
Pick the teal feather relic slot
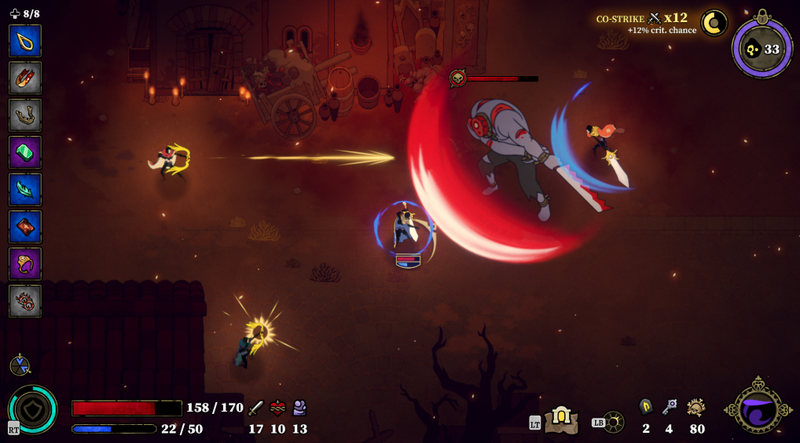click(24, 189)
